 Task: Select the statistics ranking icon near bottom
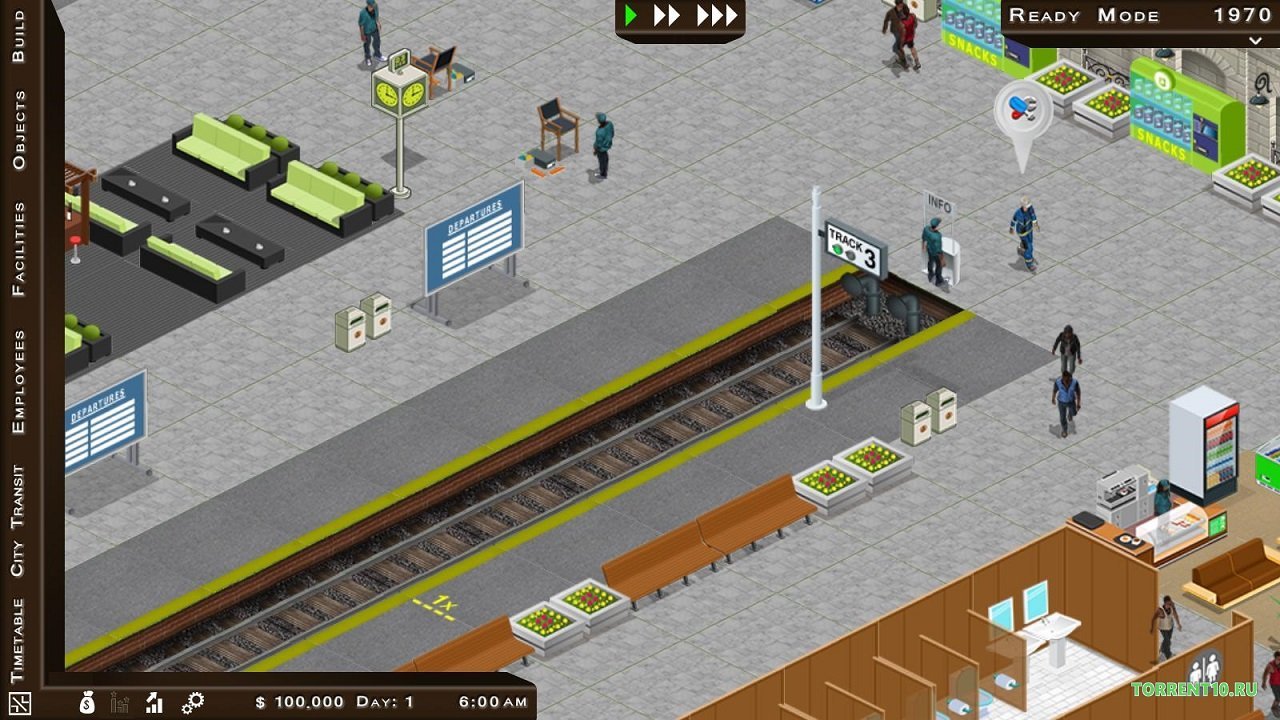click(x=120, y=703)
